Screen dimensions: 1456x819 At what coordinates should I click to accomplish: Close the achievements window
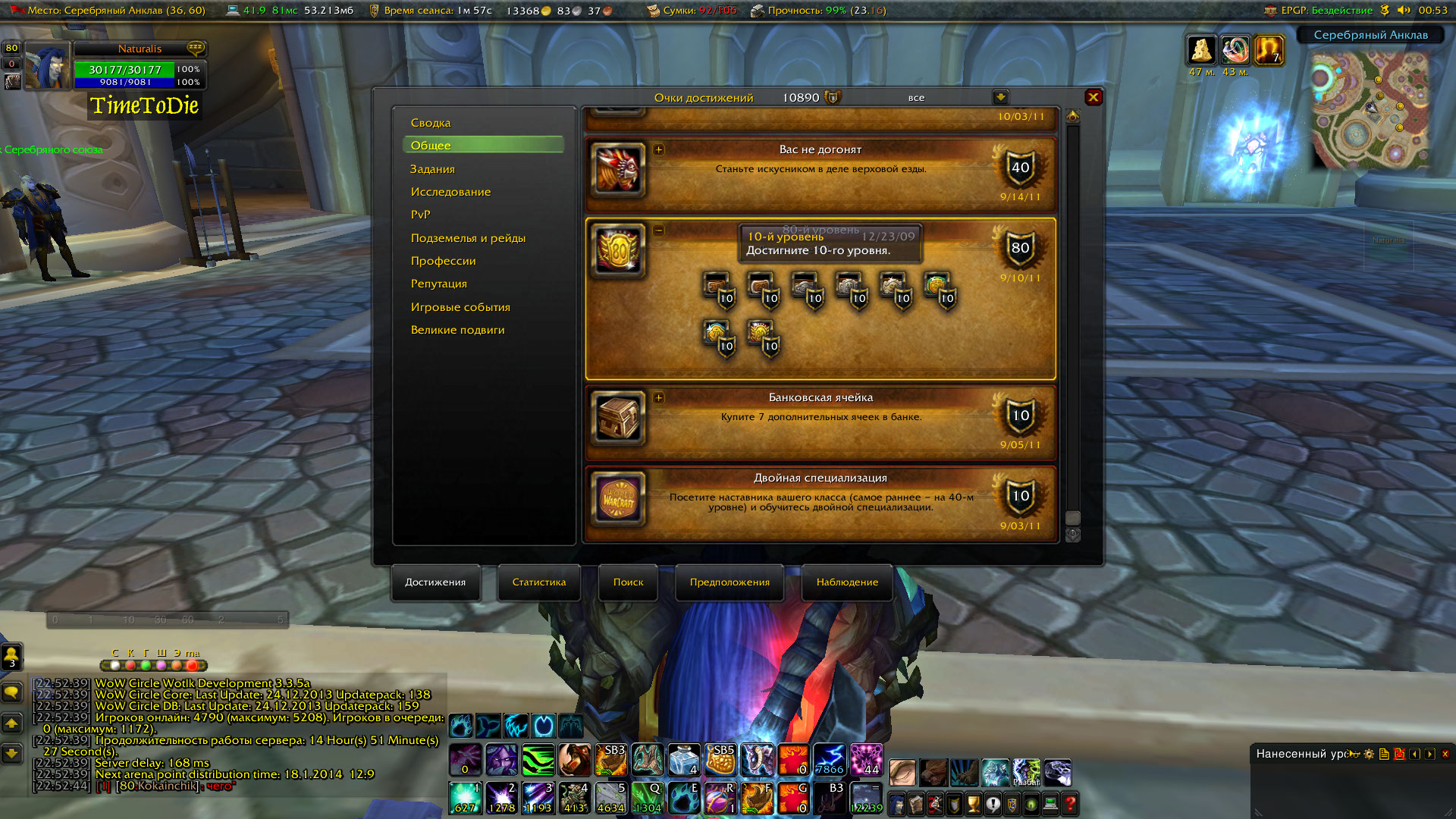[x=1093, y=97]
